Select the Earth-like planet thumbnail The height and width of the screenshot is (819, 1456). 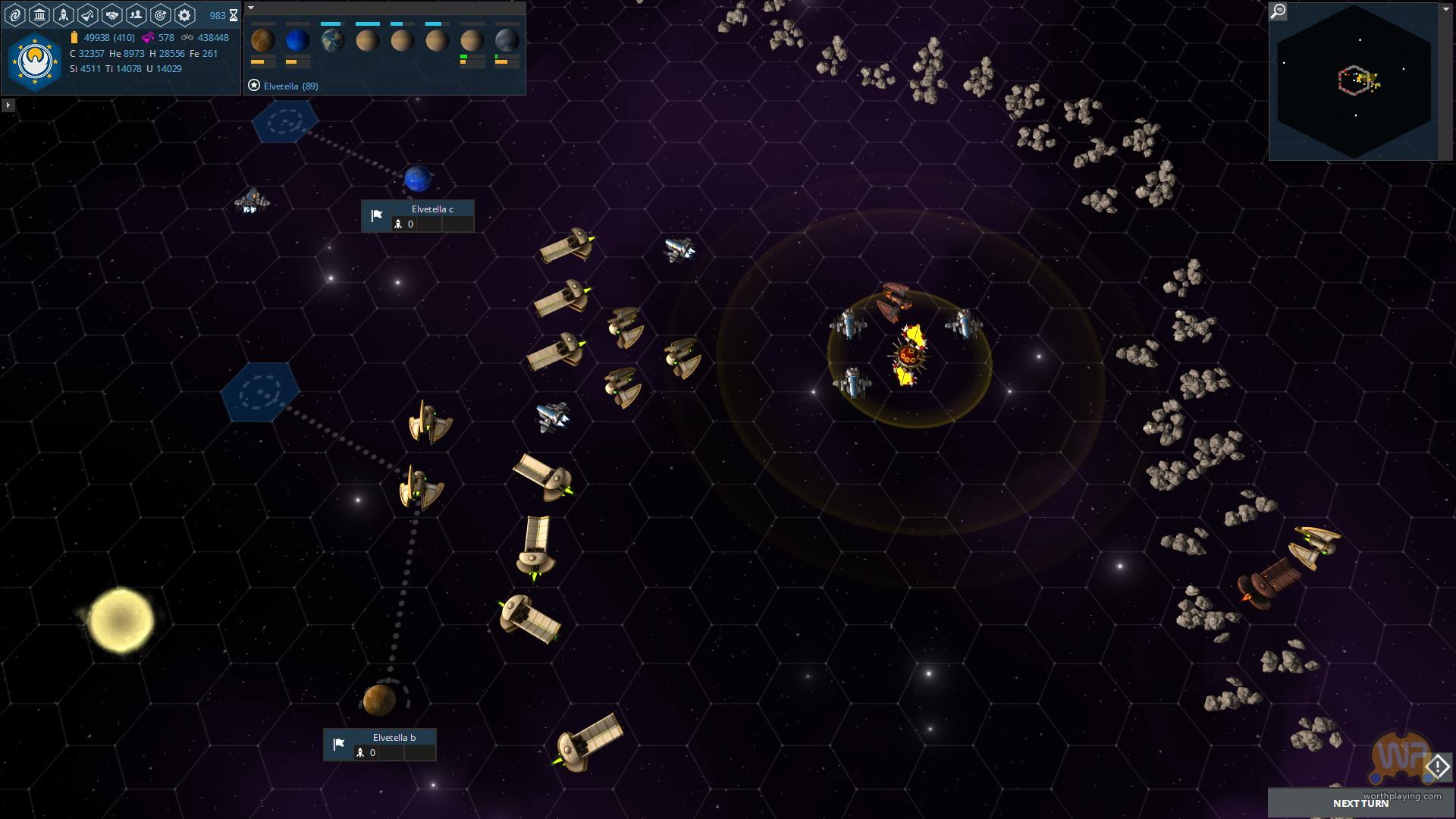point(332,40)
